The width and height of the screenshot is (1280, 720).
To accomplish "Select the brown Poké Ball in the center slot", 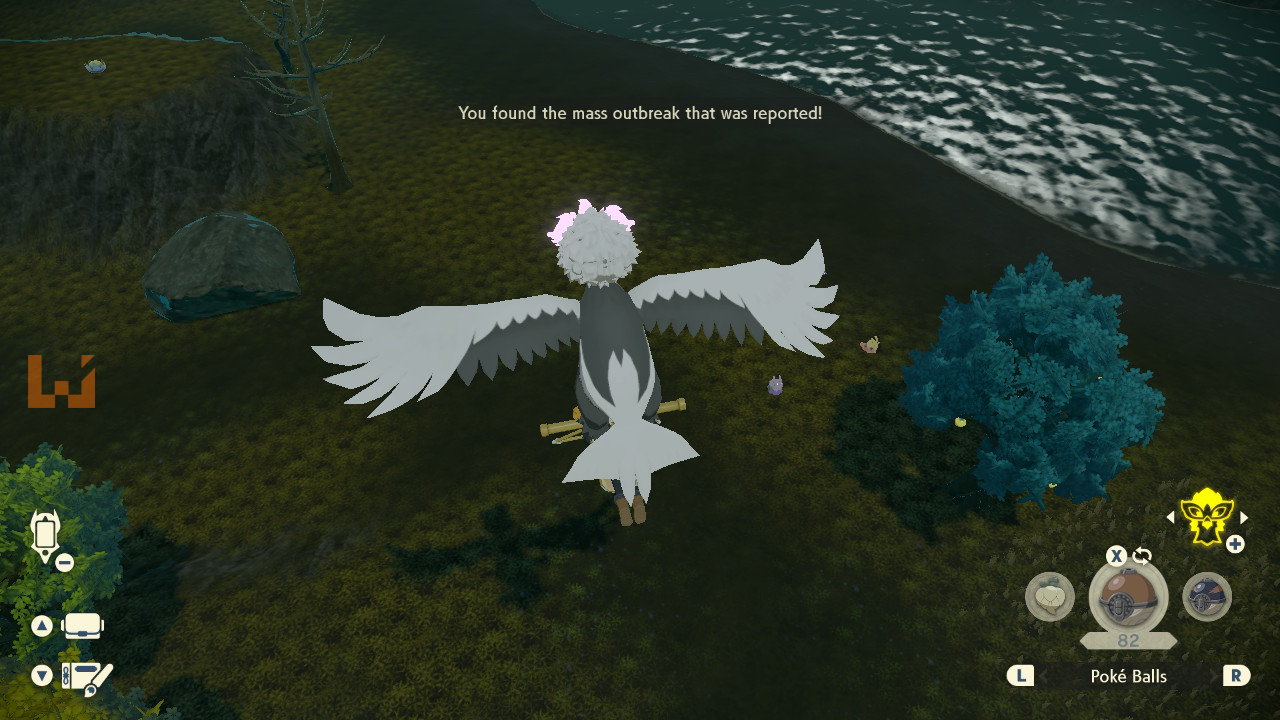I will 1128,600.
